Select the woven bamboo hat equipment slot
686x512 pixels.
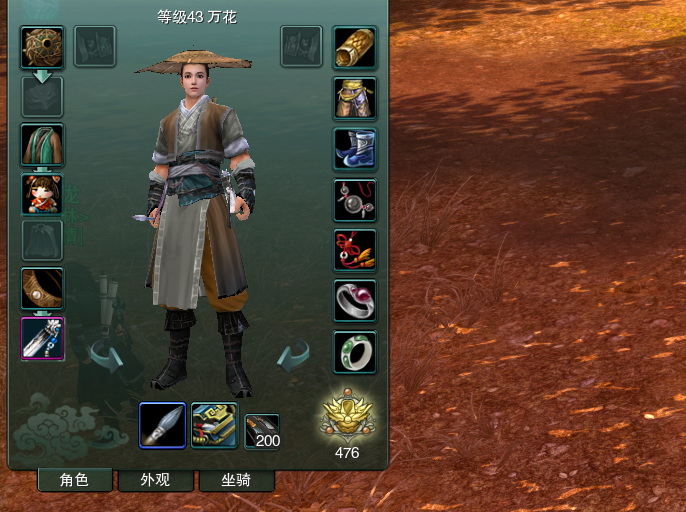coord(42,47)
